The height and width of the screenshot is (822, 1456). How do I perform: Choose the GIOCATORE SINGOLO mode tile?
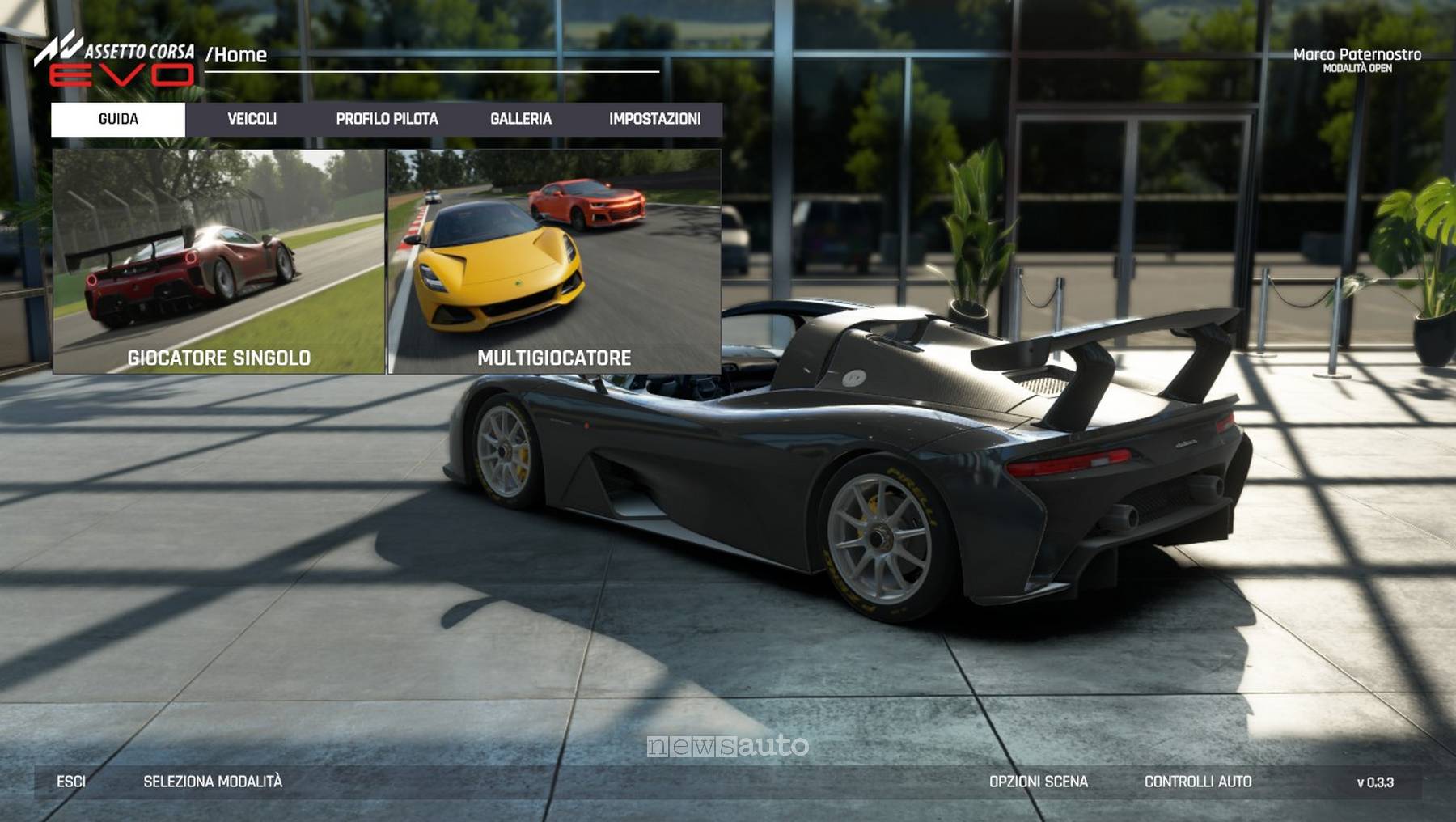[218, 261]
